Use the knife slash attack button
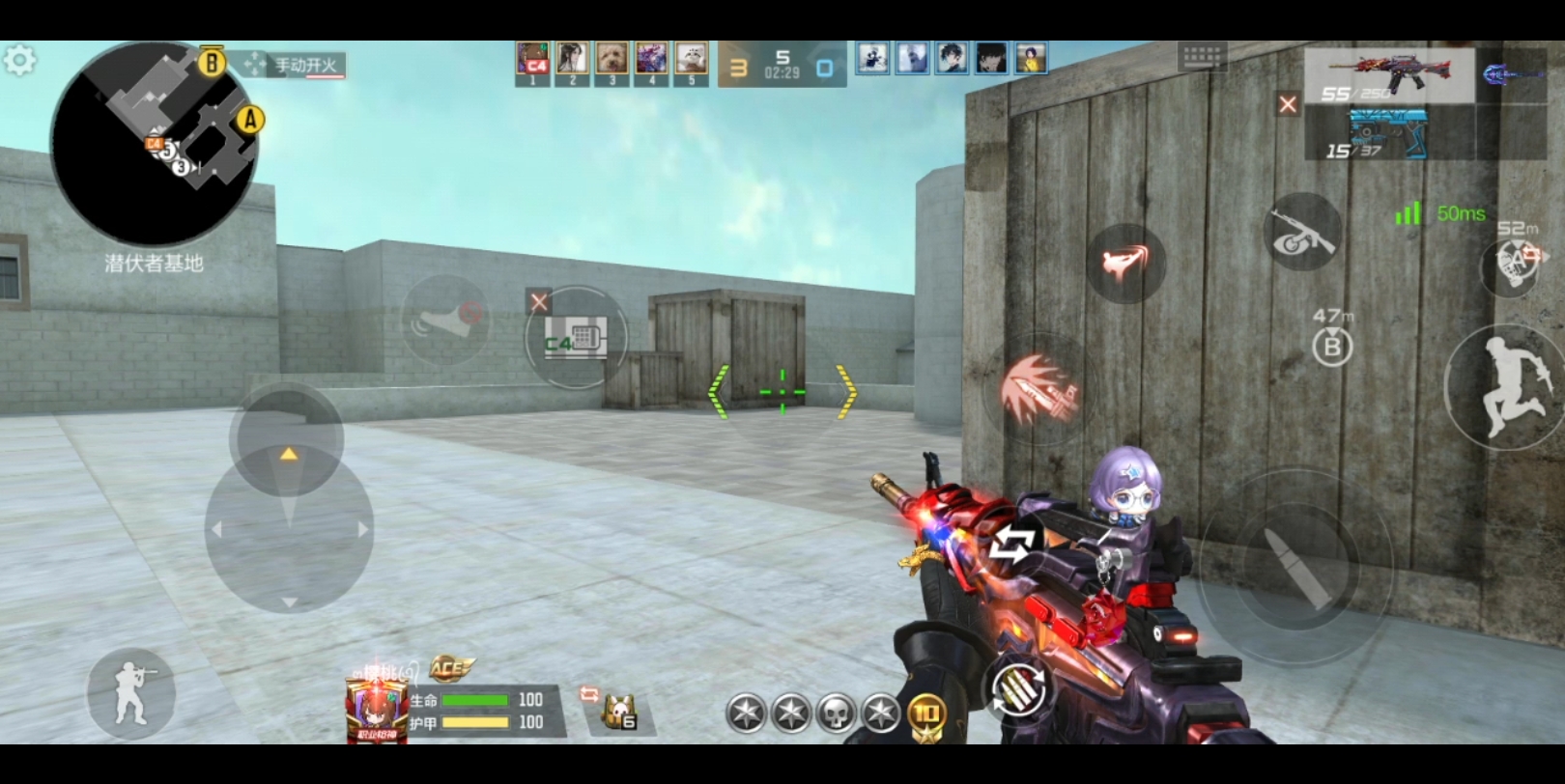Screen dimensions: 1565x784 (x=1040, y=392)
